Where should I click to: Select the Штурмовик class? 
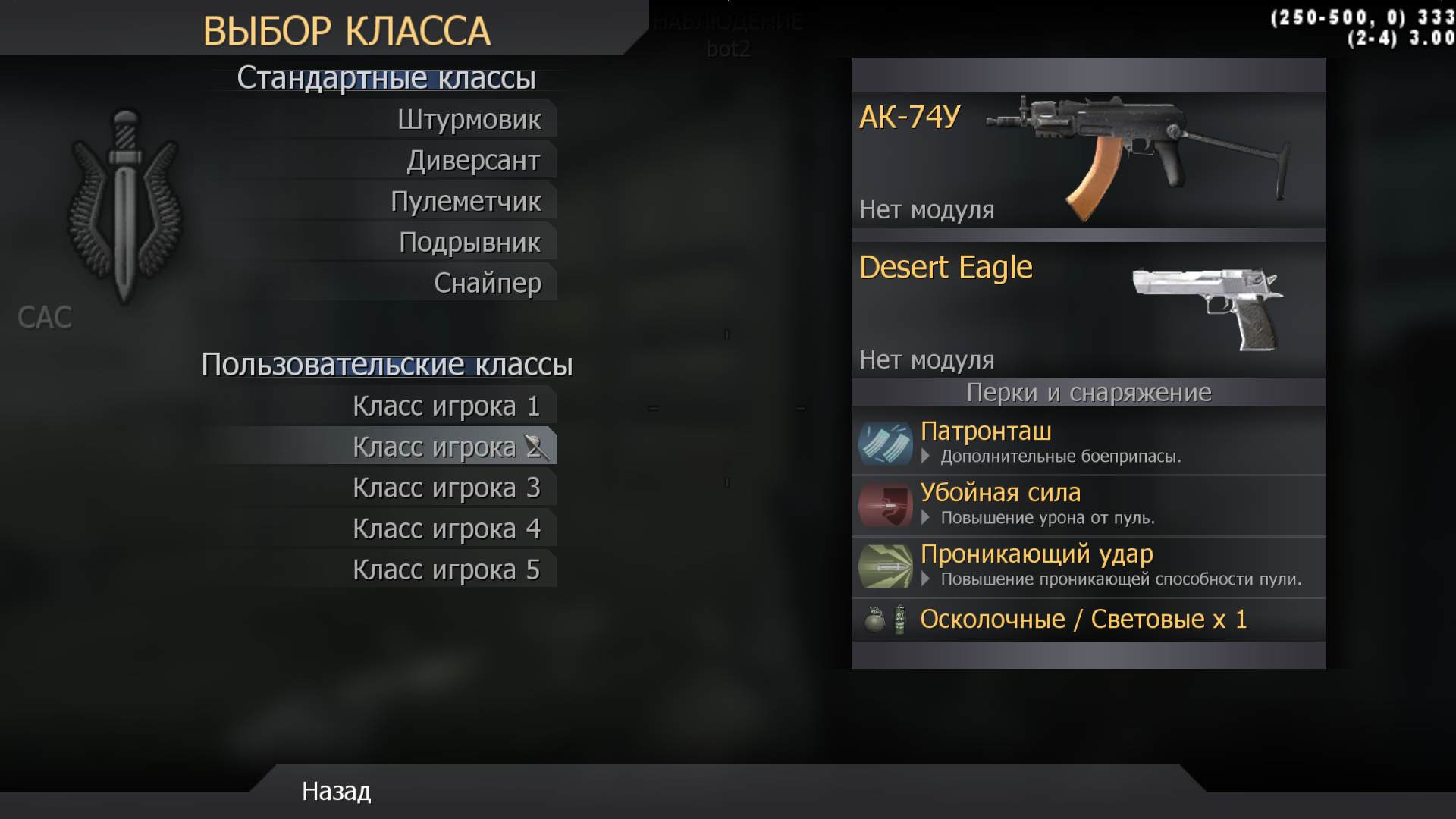tap(470, 119)
